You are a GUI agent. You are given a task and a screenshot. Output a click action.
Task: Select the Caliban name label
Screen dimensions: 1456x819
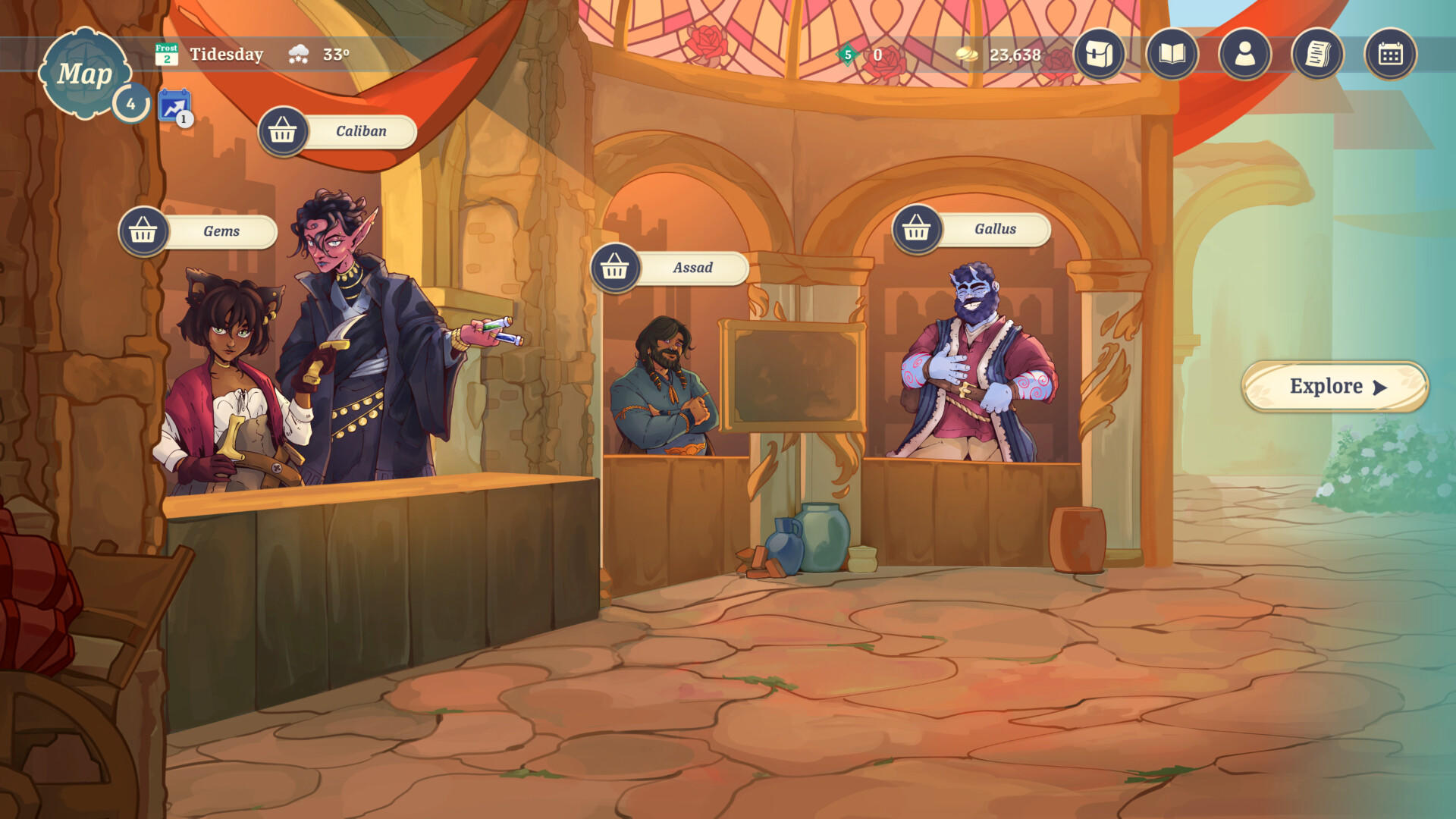[x=360, y=130]
